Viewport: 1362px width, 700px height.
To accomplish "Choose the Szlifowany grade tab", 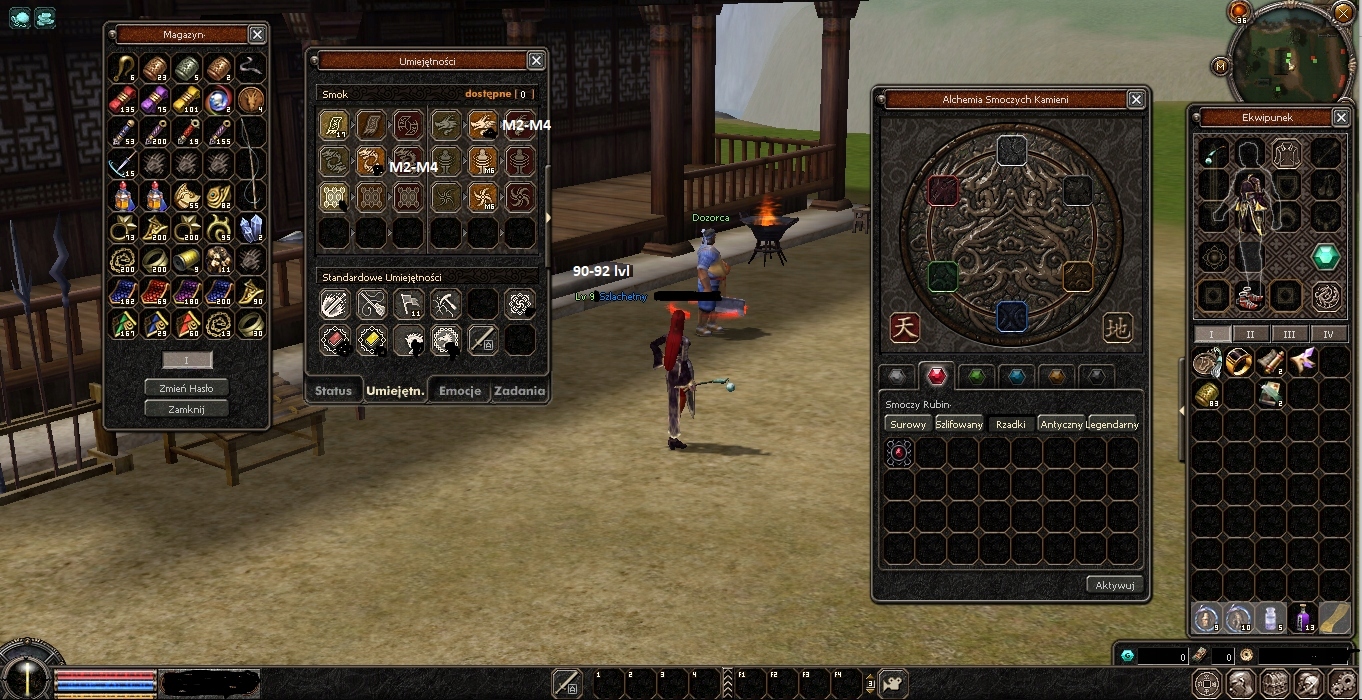I will coord(959,424).
